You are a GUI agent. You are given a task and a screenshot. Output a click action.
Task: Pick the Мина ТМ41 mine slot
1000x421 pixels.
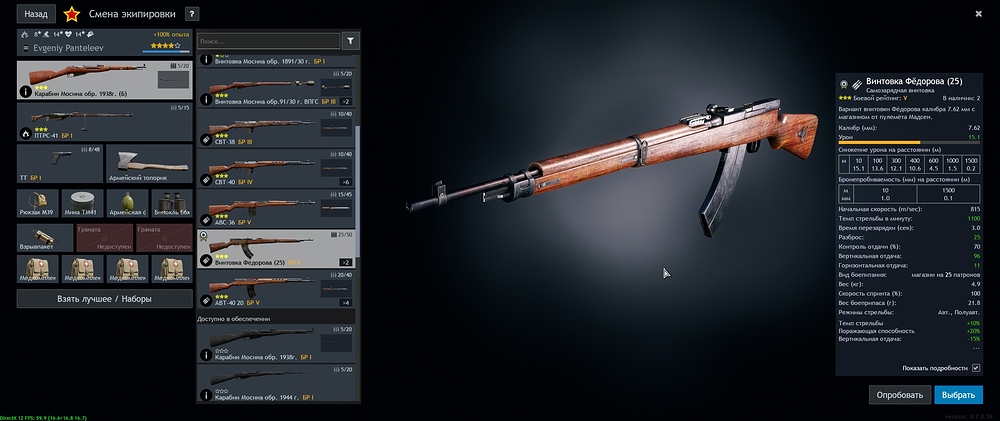coord(82,203)
